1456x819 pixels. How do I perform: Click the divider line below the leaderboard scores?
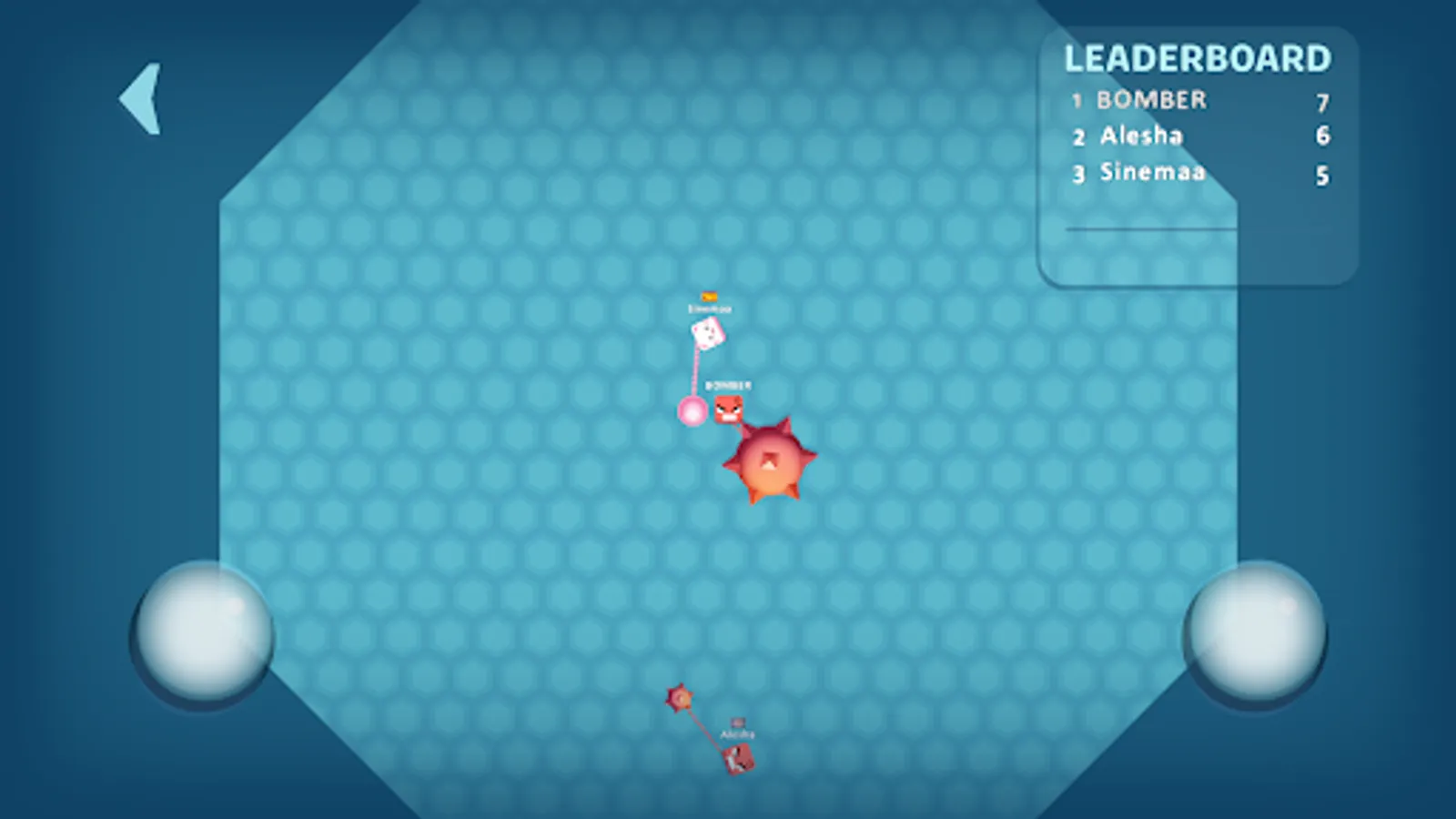click(x=1151, y=230)
